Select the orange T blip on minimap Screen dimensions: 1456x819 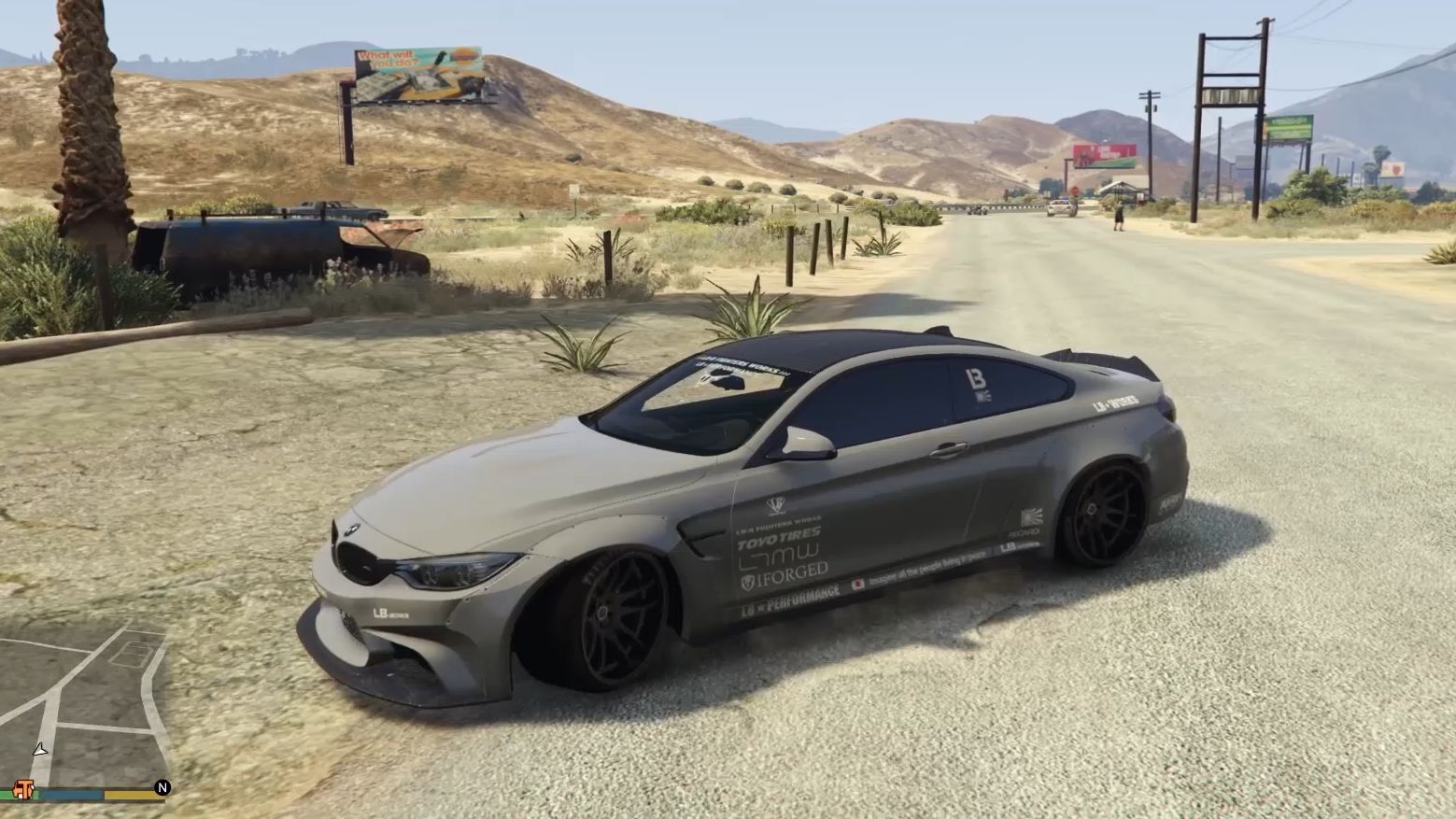23,790
